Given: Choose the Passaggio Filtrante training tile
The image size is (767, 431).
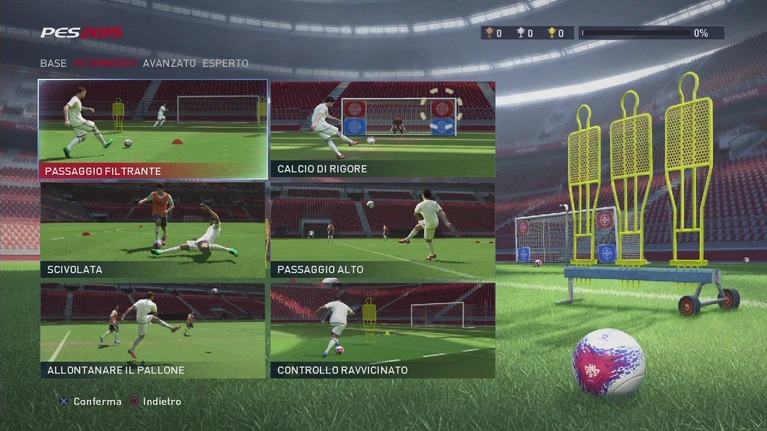Looking at the screenshot, I should point(153,130).
